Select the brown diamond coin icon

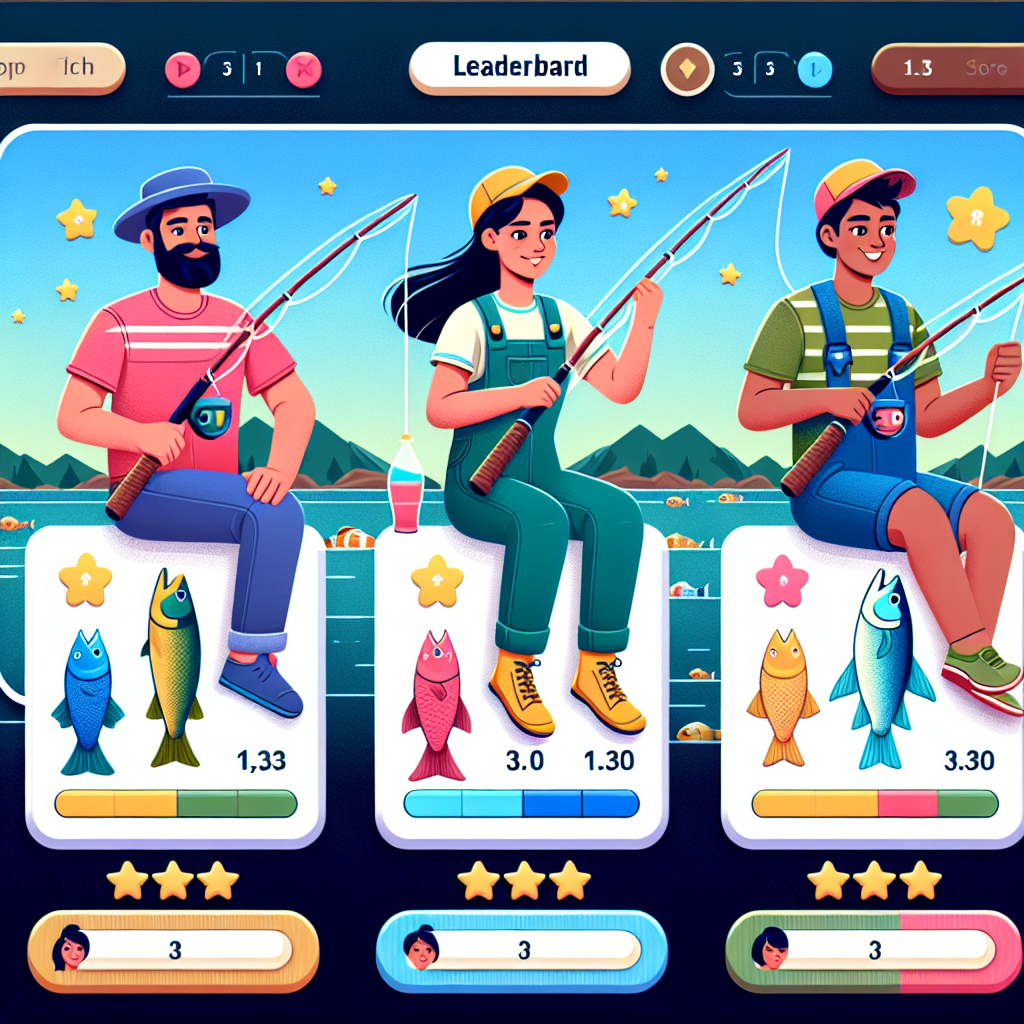click(688, 70)
